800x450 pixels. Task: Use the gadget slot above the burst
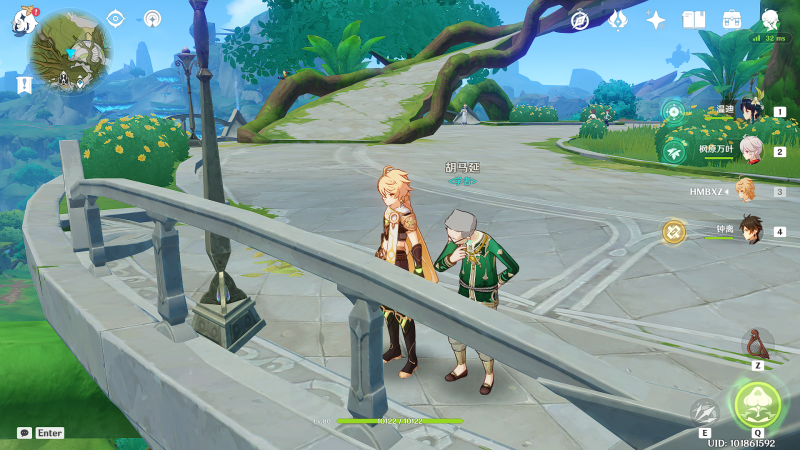pos(758,344)
